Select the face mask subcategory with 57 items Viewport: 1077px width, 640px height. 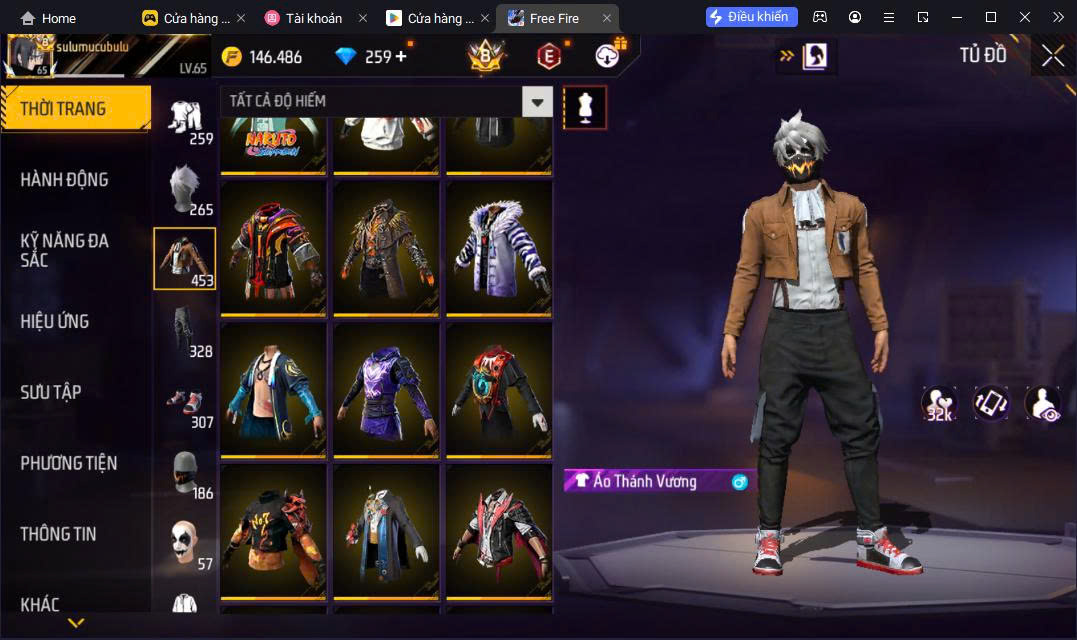[x=184, y=543]
